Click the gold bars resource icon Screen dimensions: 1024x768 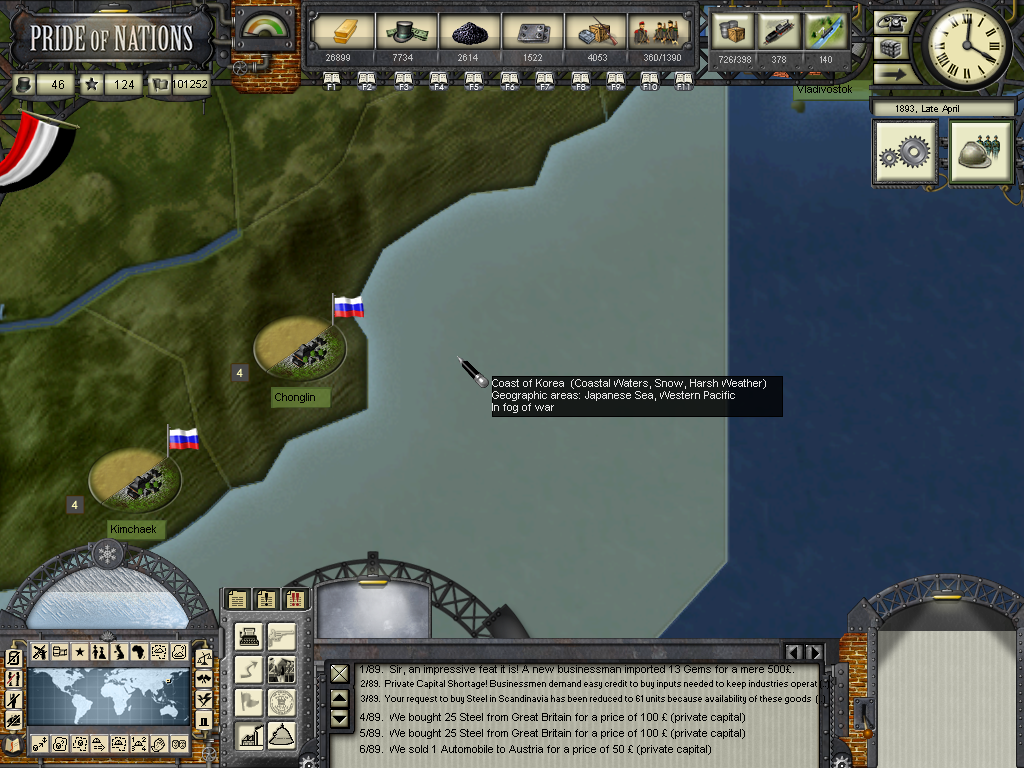pyautogui.click(x=343, y=32)
